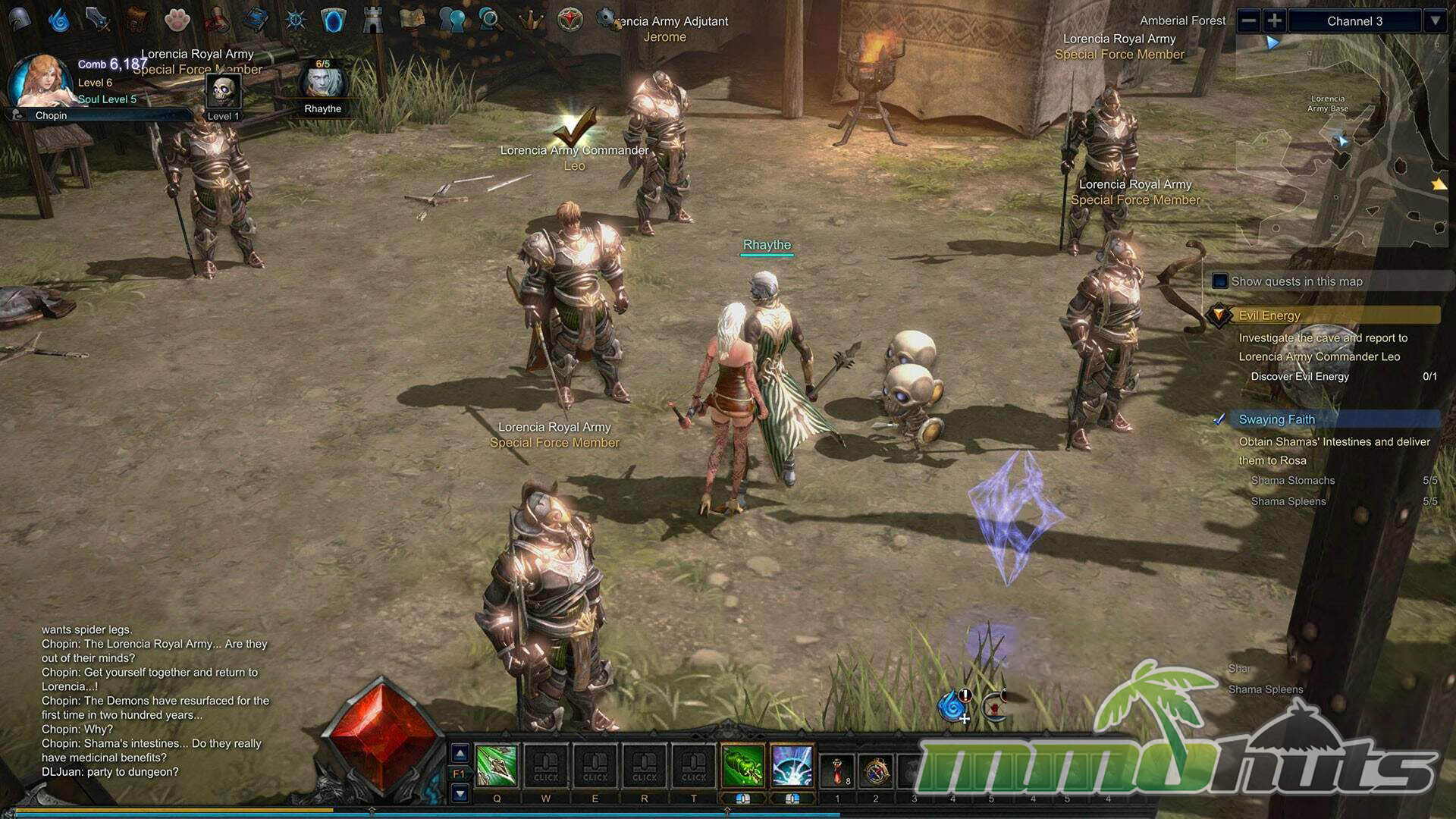
Task: Open the castle tower icon
Action: click(x=372, y=20)
